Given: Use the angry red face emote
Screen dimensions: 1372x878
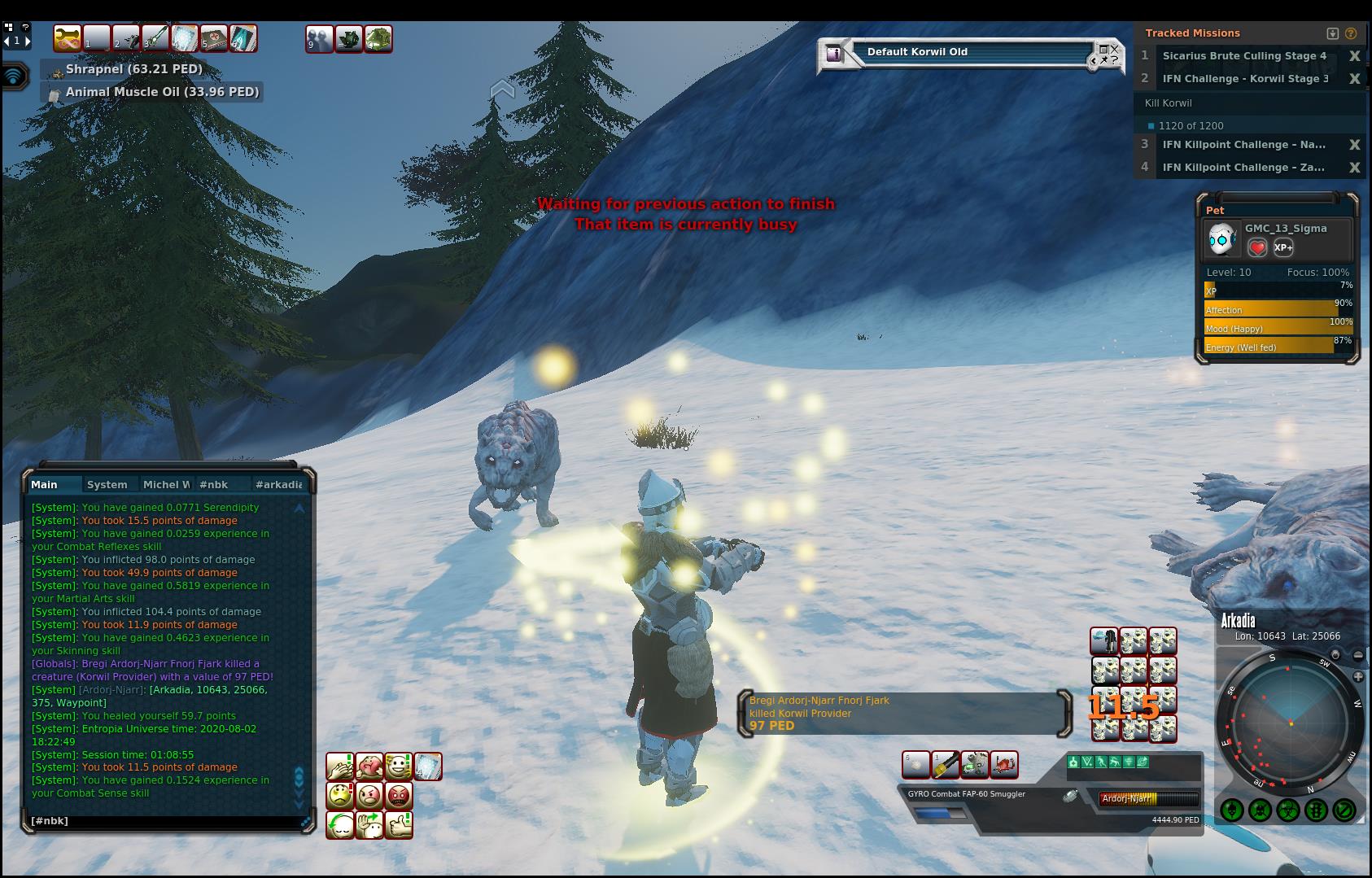Looking at the screenshot, I should tap(398, 795).
